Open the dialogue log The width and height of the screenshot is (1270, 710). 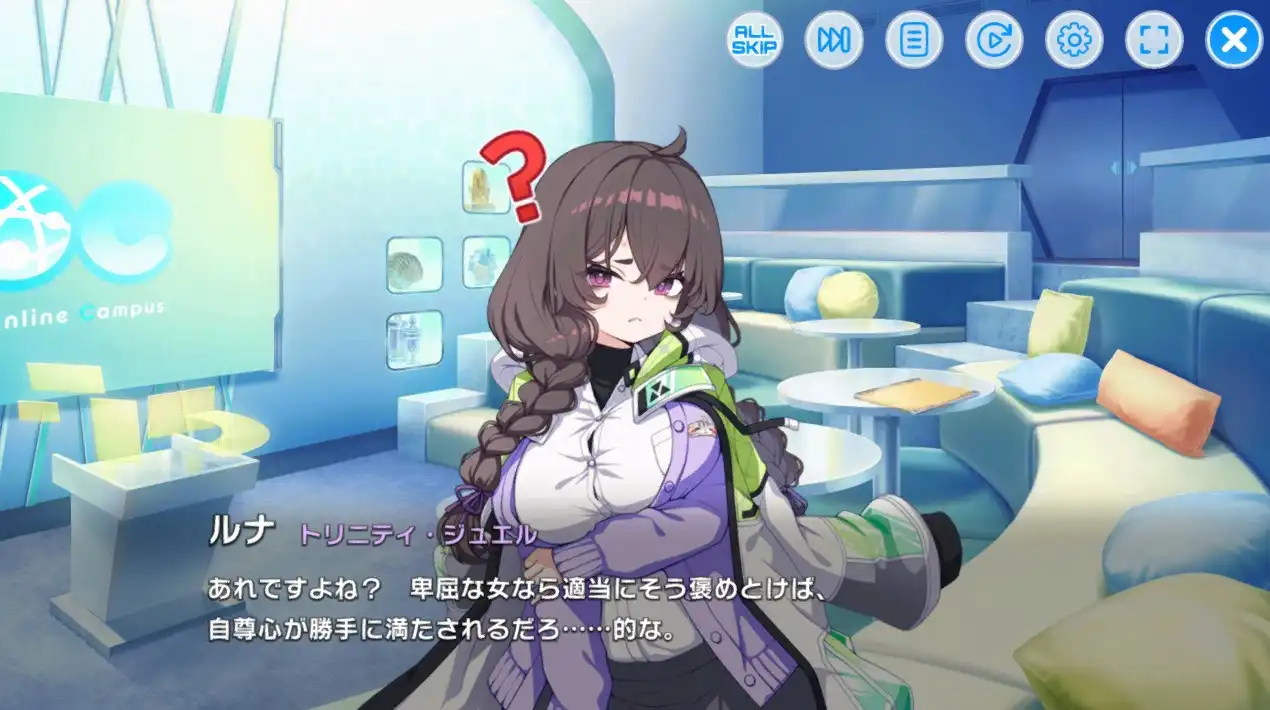[914, 40]
